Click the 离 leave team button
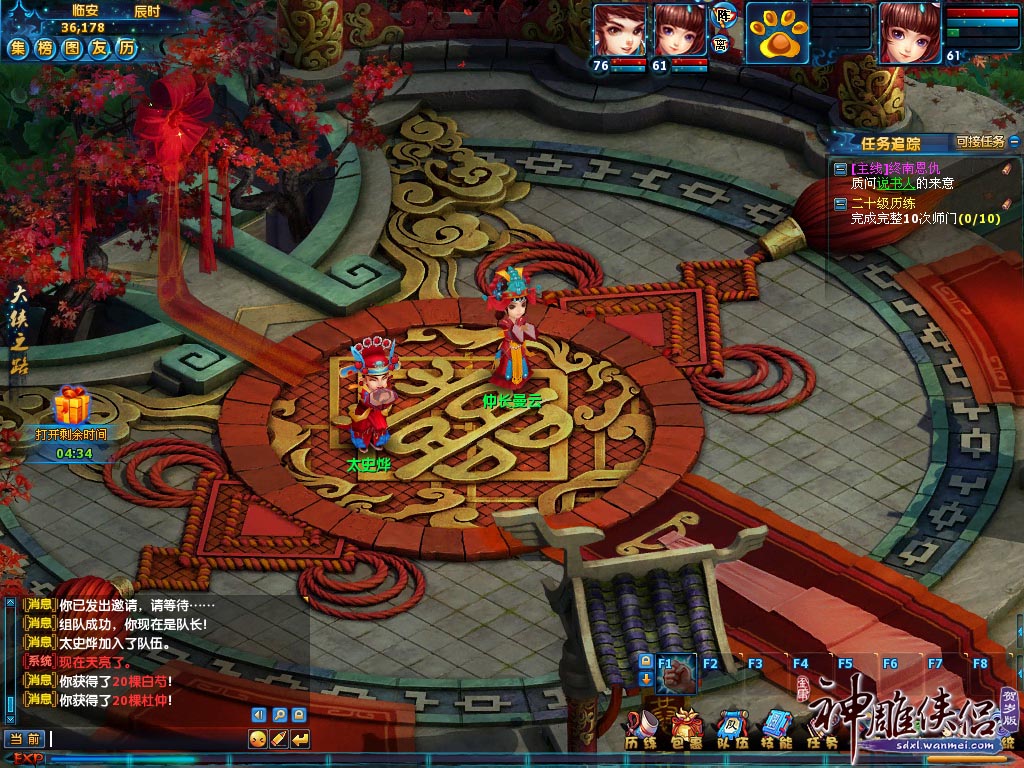Image resolution: width=1024 pixels, height=768 pixels. tap(722, 44)
